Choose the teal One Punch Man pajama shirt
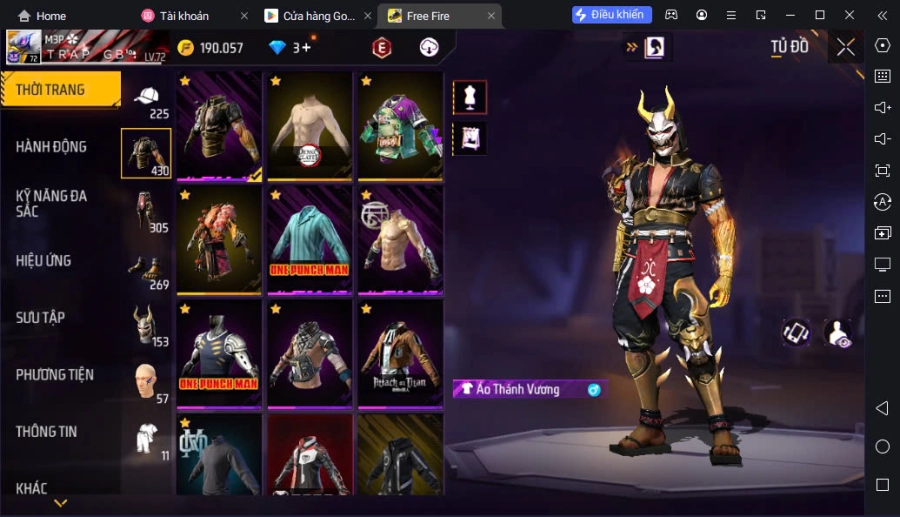Viewport: 900px width, 517px height. click(x=309, y=238)
